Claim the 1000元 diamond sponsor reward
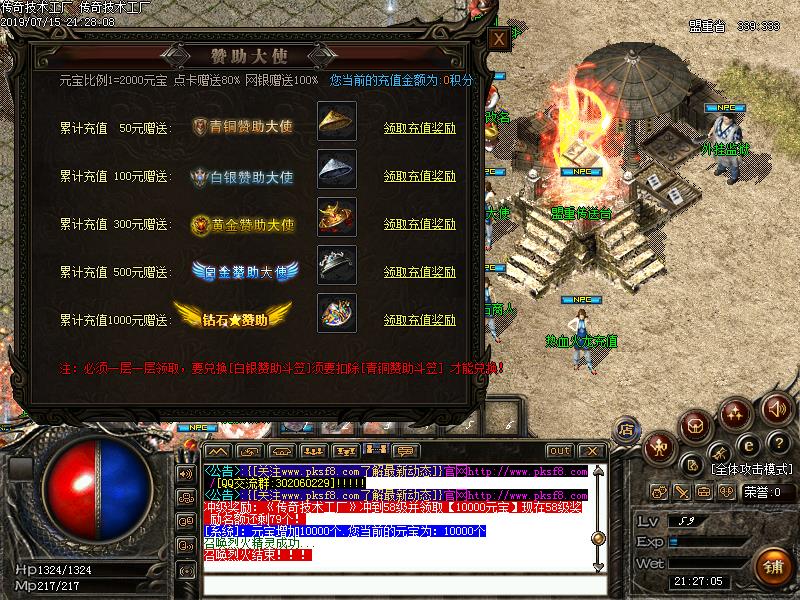Screen dimensions: 800x600 pos(420,320)
